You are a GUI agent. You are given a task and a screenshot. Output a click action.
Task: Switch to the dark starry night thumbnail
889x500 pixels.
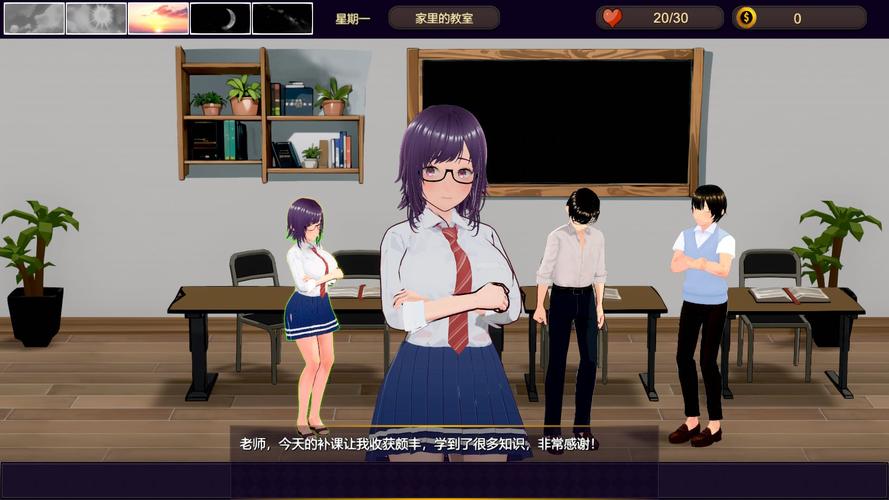tap(282, 18)
